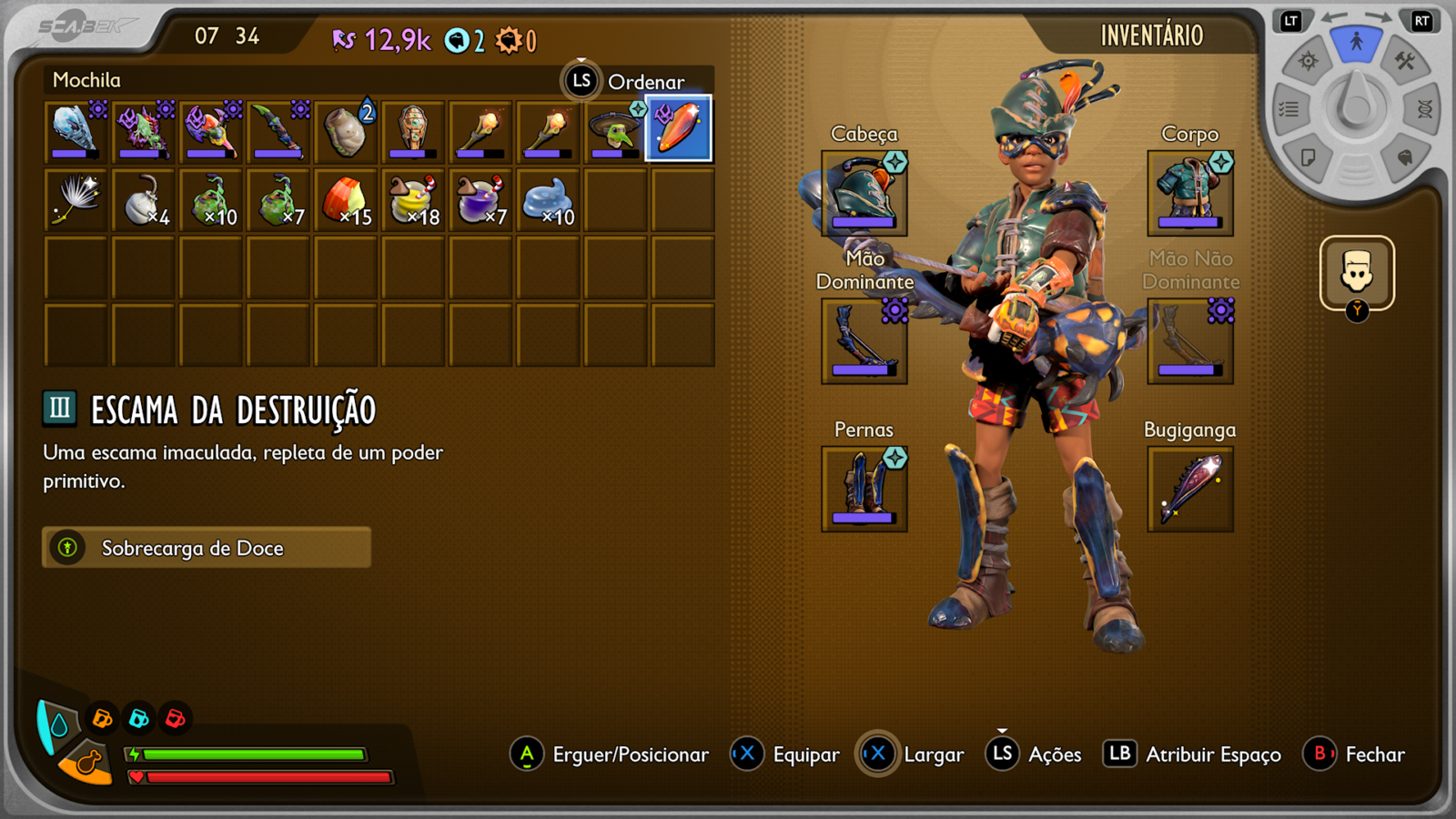This screenshot has width=1456, height=819.
Task: Click the cyan mug consumable icon
Action: point(137,719)
